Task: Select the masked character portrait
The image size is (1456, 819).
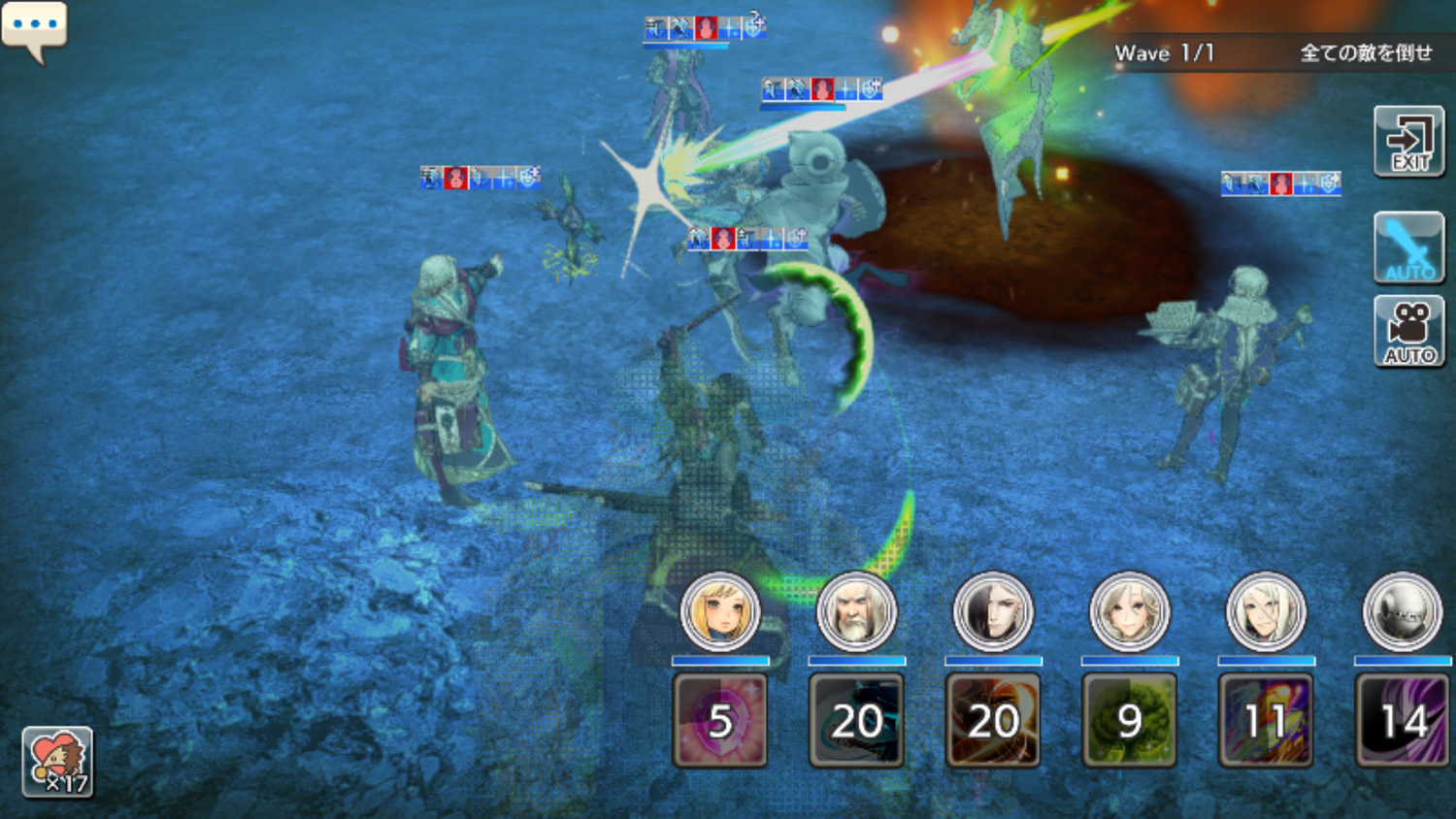Action: [x=1403, y=611]
